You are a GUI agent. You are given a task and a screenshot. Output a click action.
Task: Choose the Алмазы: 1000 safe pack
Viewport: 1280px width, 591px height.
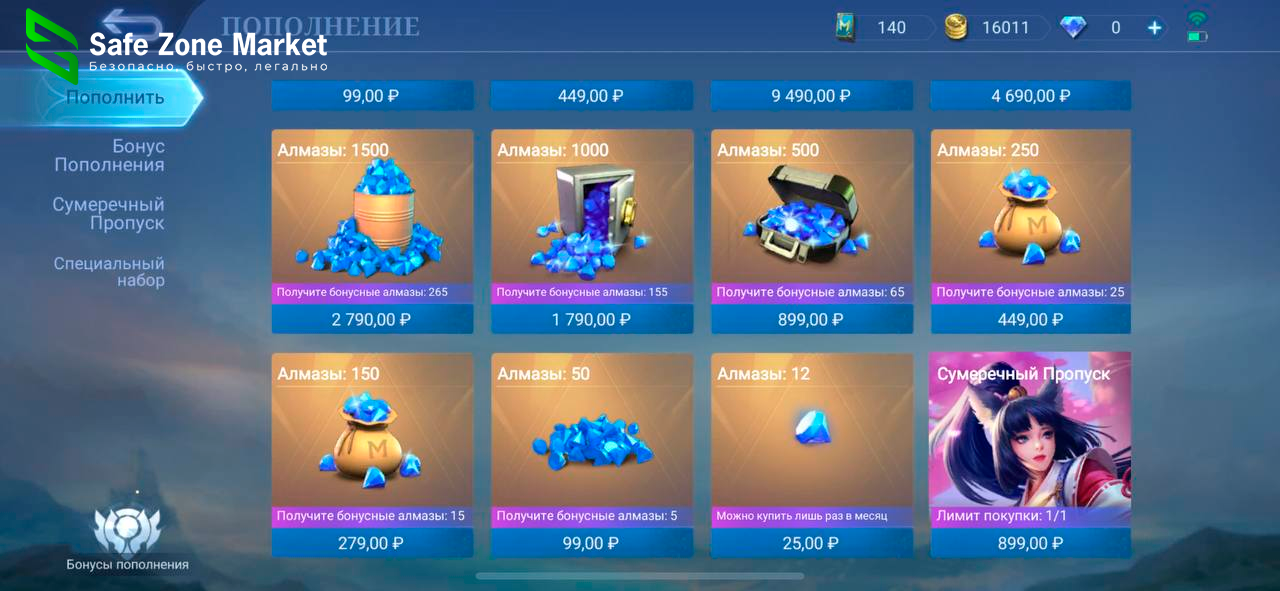click(592, 216)
